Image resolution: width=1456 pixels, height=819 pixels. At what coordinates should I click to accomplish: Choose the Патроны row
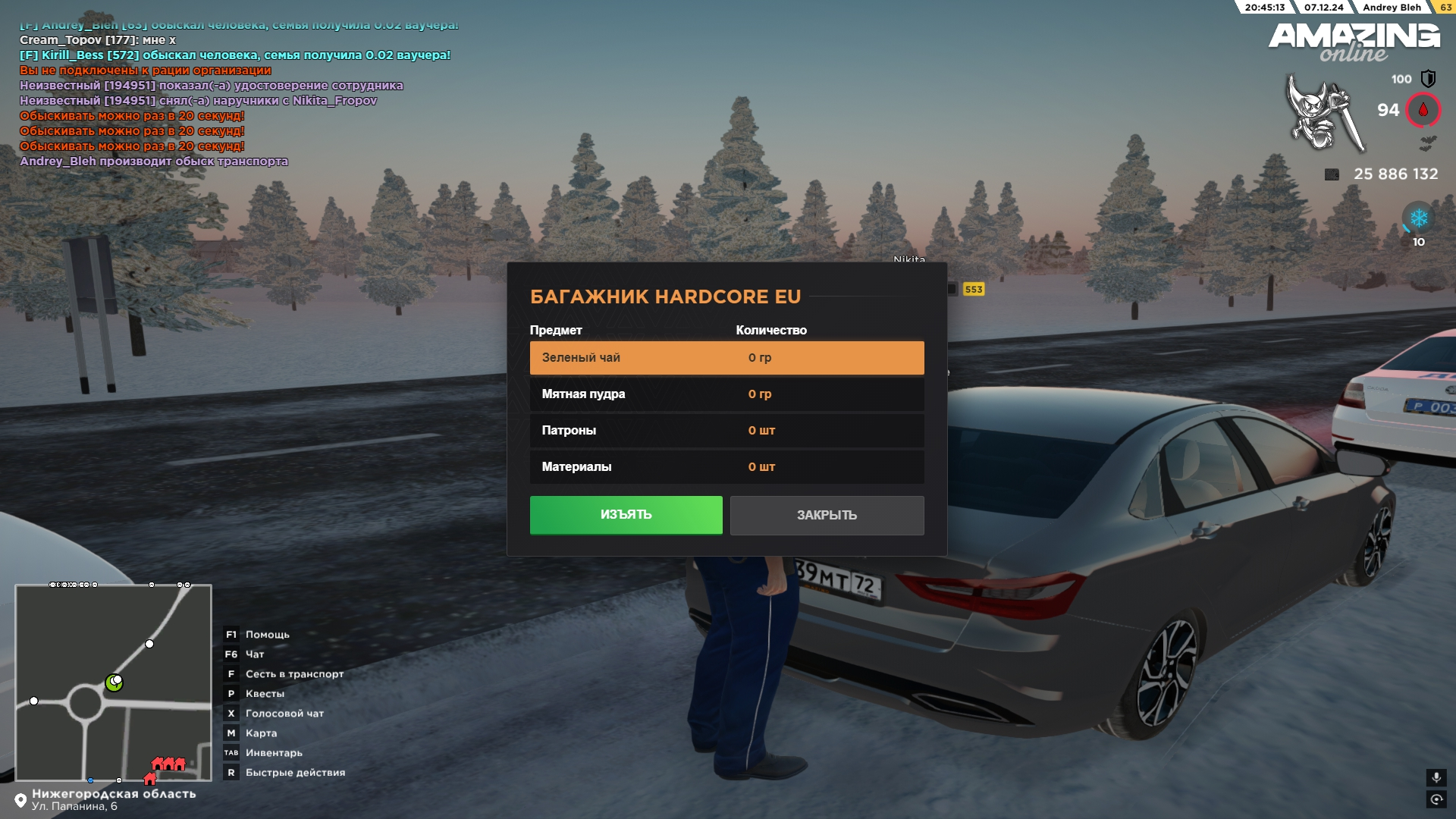point(726,431)
